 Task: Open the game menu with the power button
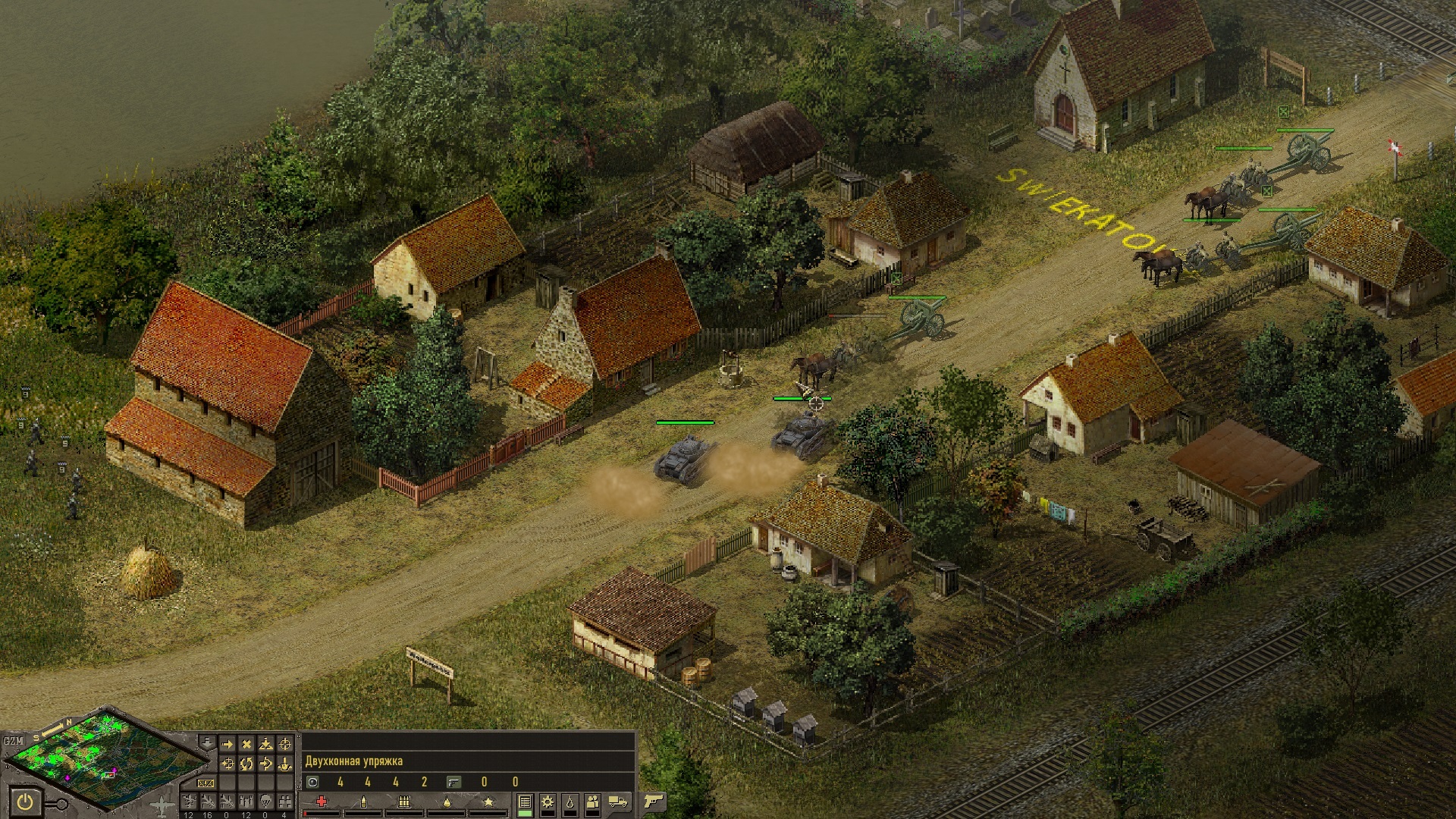coord(24,802)
